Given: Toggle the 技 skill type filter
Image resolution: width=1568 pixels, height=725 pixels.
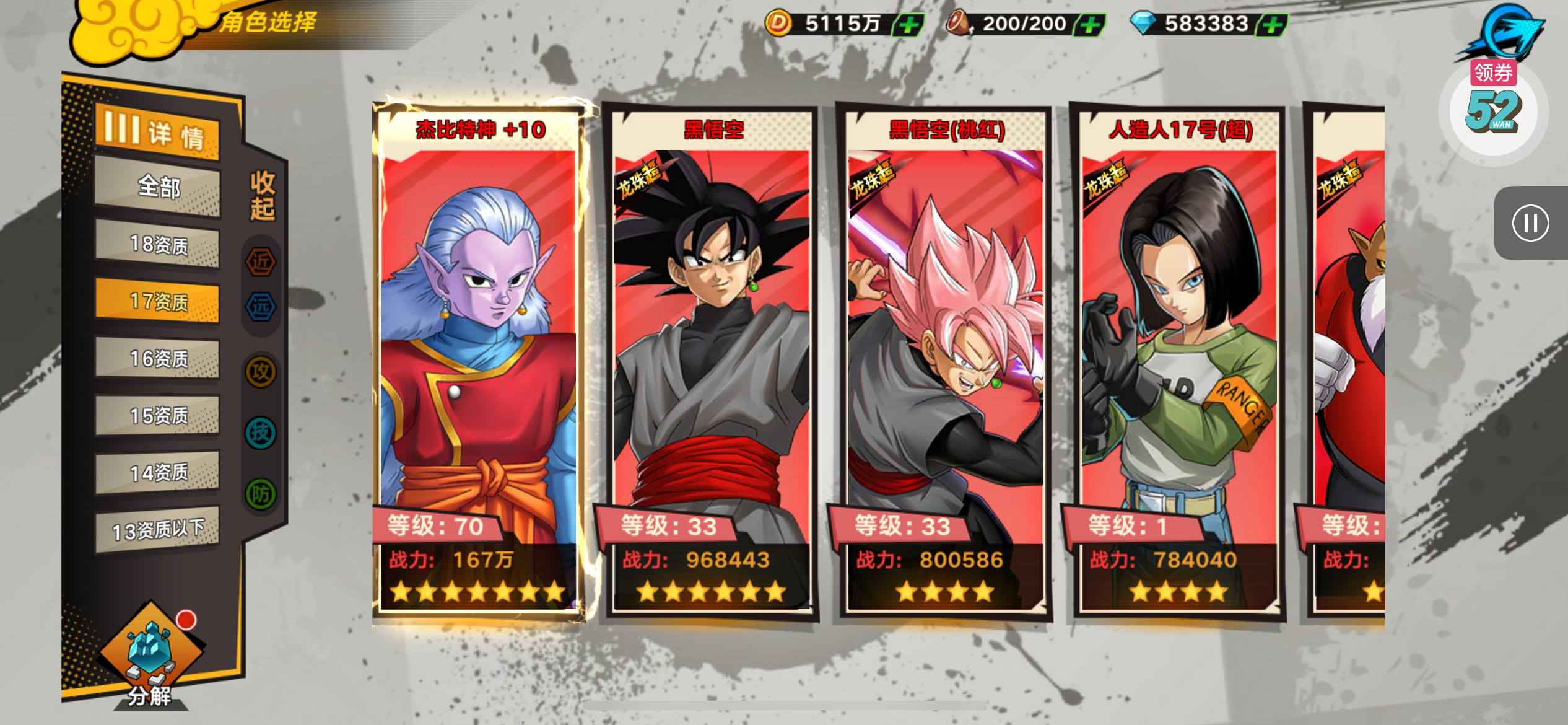Looking at the screenshot, I should (x=261, y=433).
